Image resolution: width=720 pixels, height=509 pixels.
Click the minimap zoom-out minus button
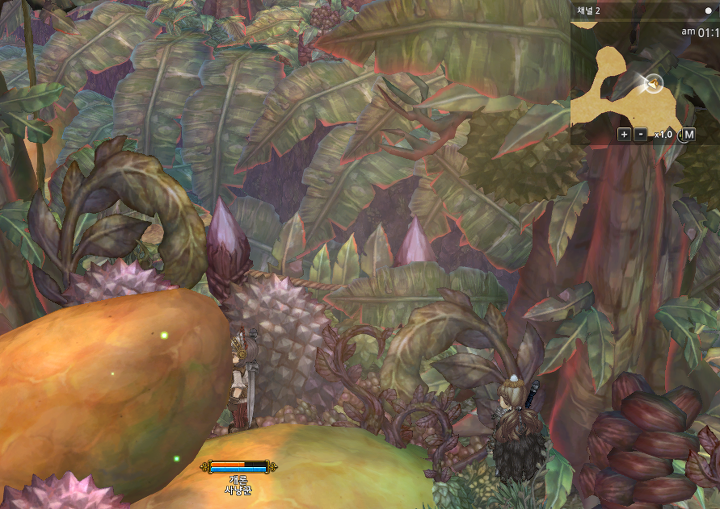[x=640, y=134]
